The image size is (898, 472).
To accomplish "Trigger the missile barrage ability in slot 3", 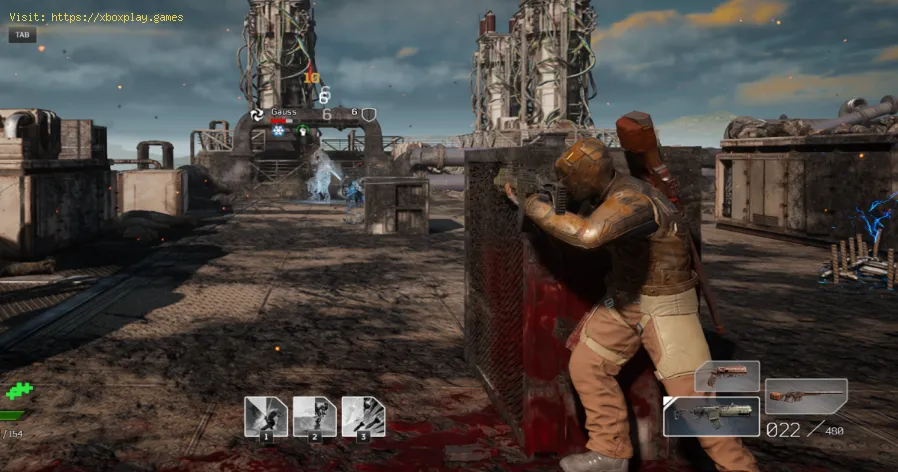I will tap(363, 416).
